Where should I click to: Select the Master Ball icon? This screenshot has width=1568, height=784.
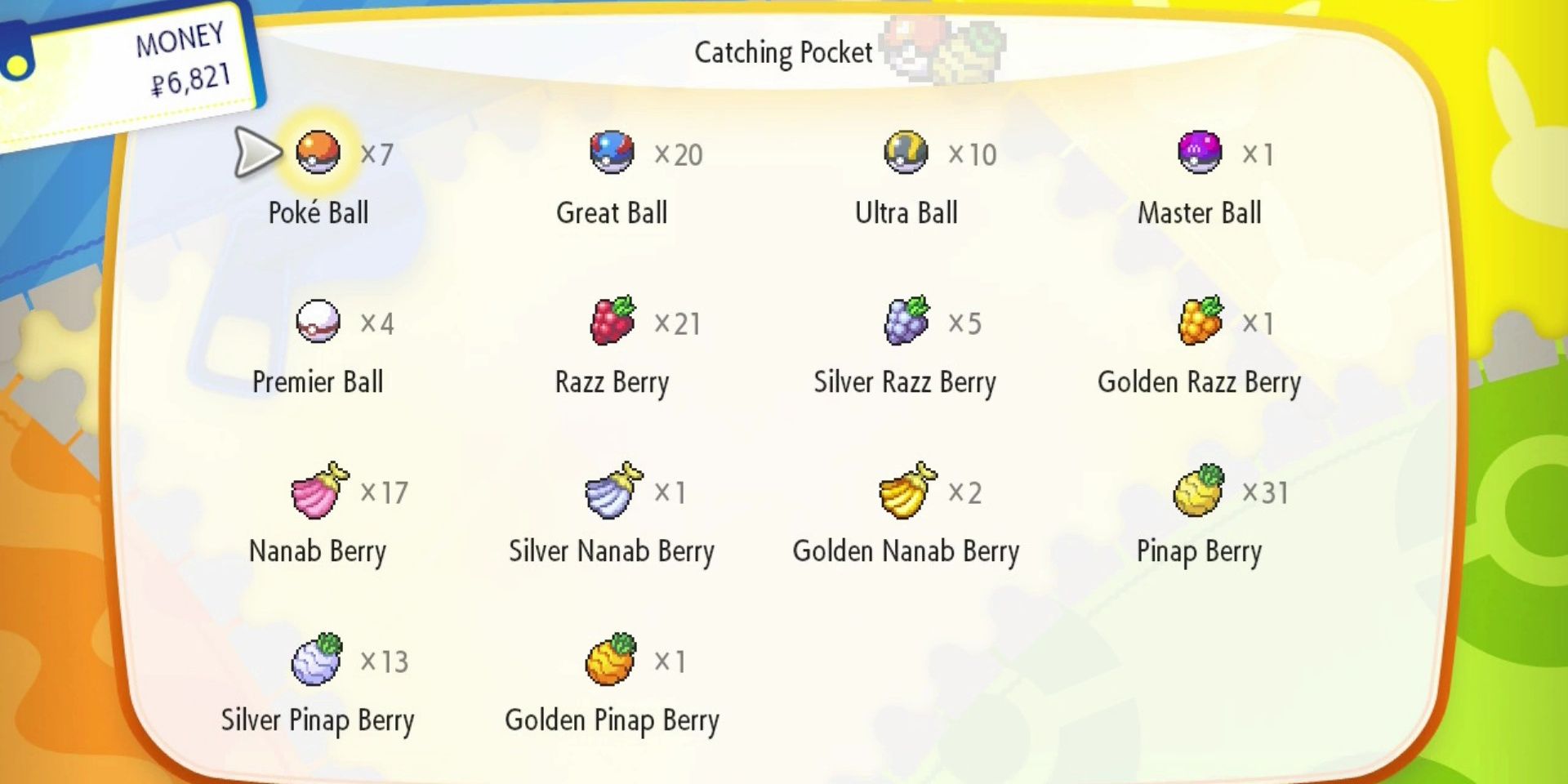click(1199, 152)
